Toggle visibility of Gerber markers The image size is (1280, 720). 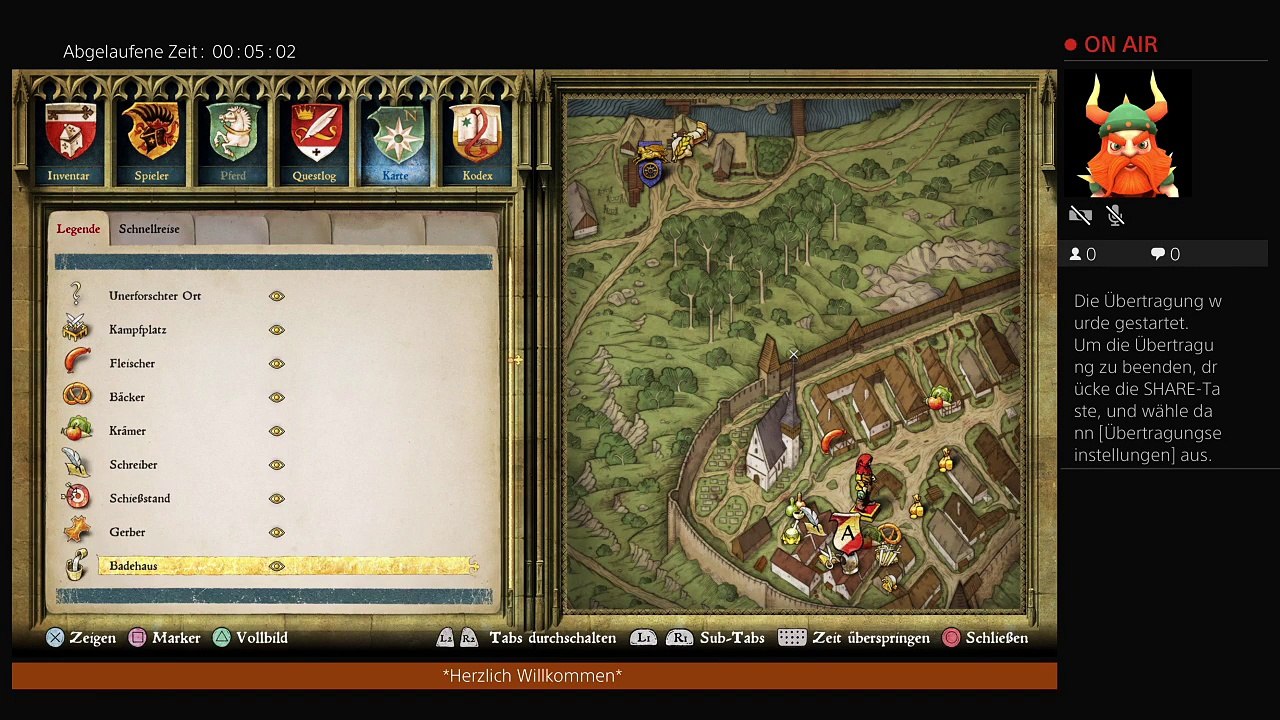[277, 532]
